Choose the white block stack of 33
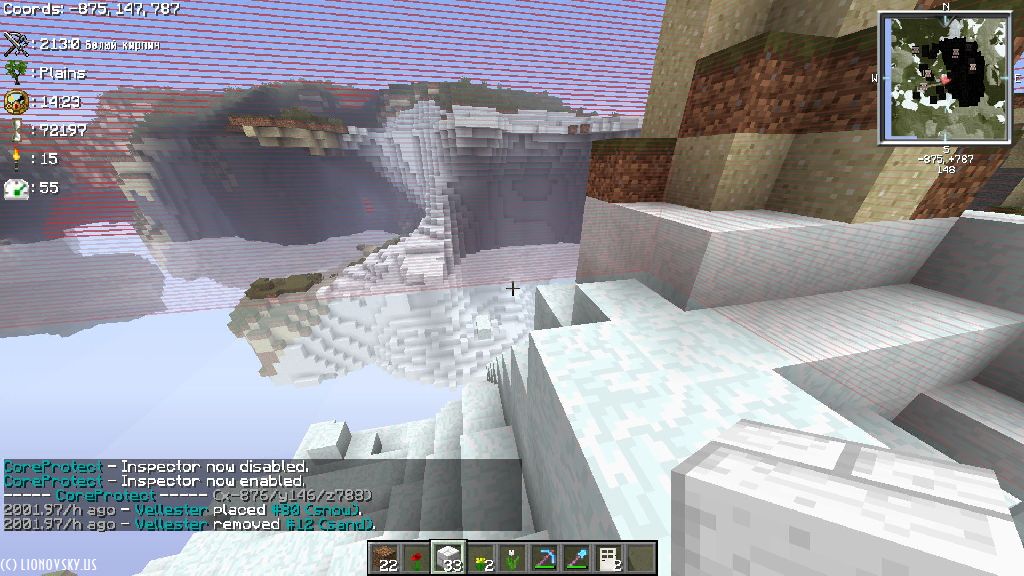Screen dimensions: 1024x576 tap(448, 557)
